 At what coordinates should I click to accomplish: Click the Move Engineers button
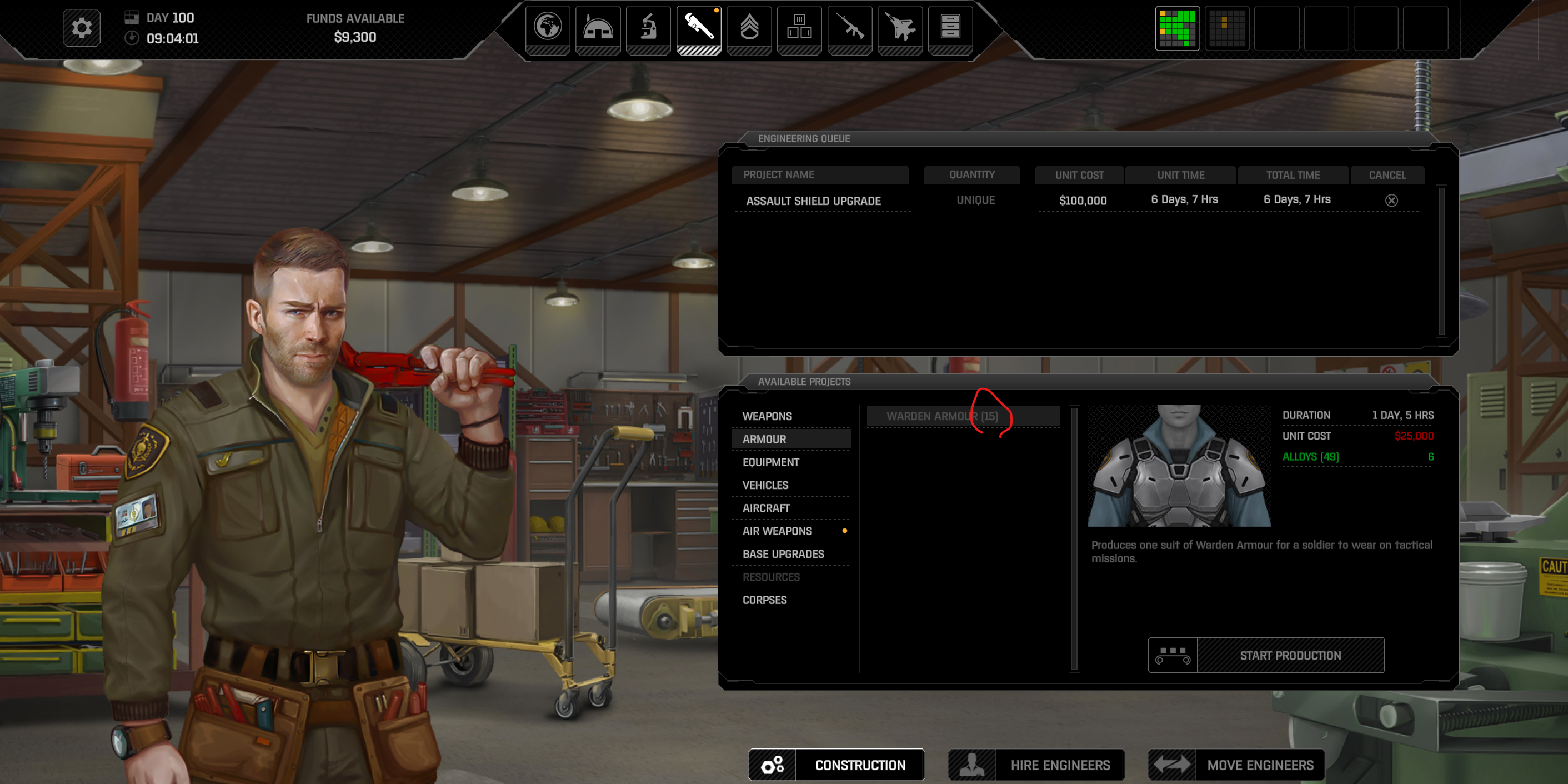click(1259, 765)
